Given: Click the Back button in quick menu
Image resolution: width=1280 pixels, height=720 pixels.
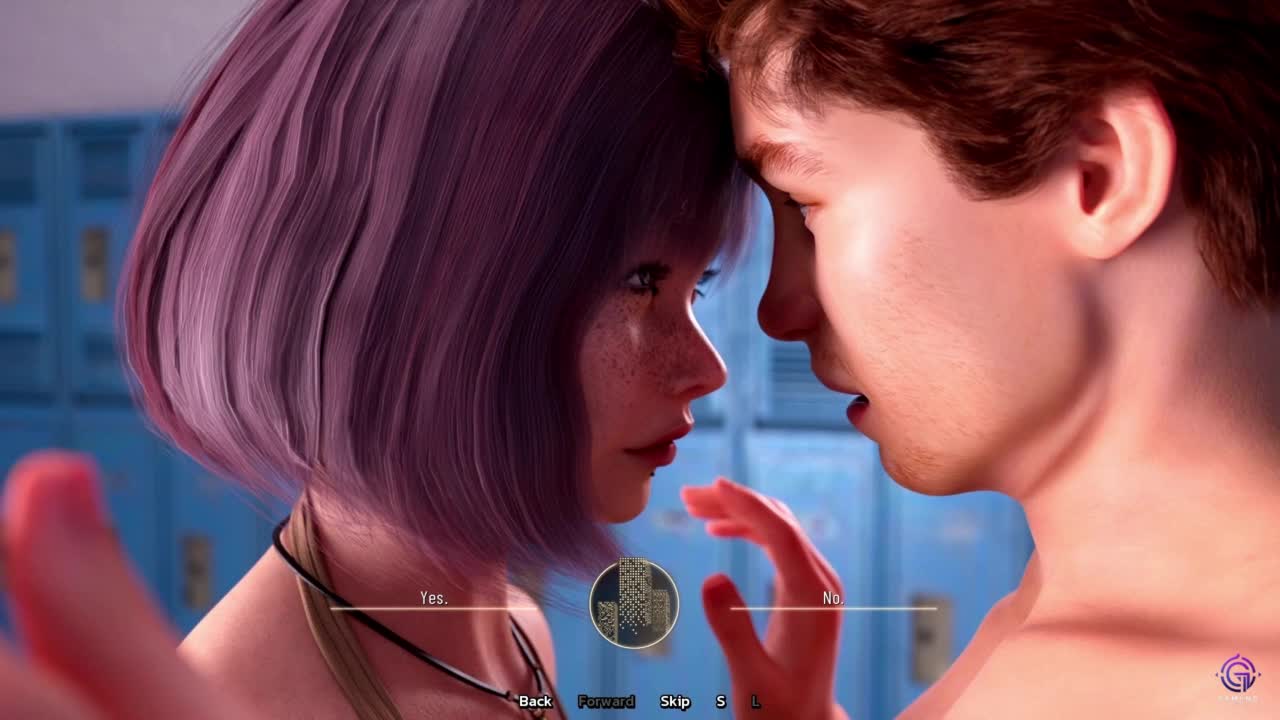Looking at the screenshot, I should tap(535, 701).
